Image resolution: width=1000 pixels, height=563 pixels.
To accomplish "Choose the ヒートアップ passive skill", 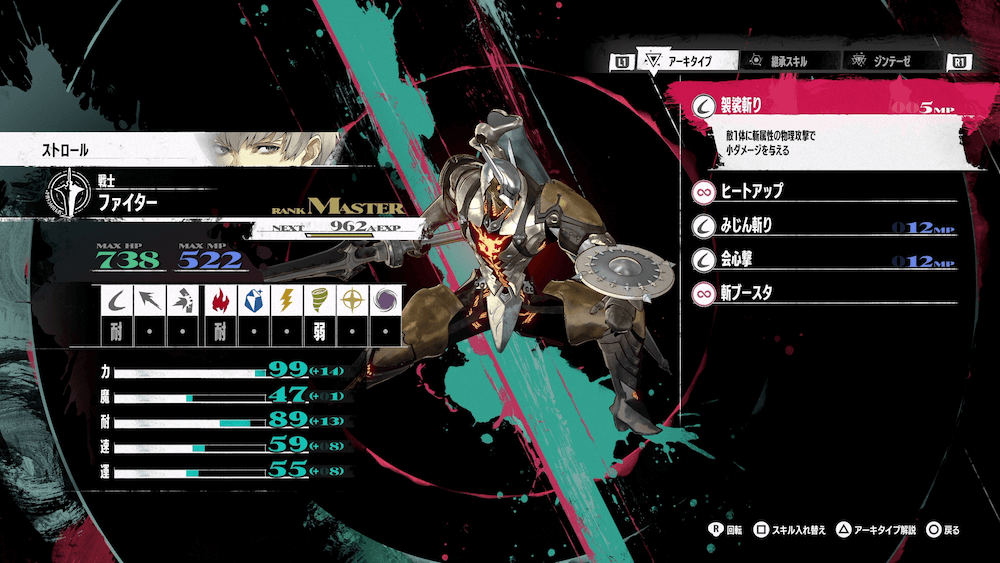I will click(x=820, y=189).
